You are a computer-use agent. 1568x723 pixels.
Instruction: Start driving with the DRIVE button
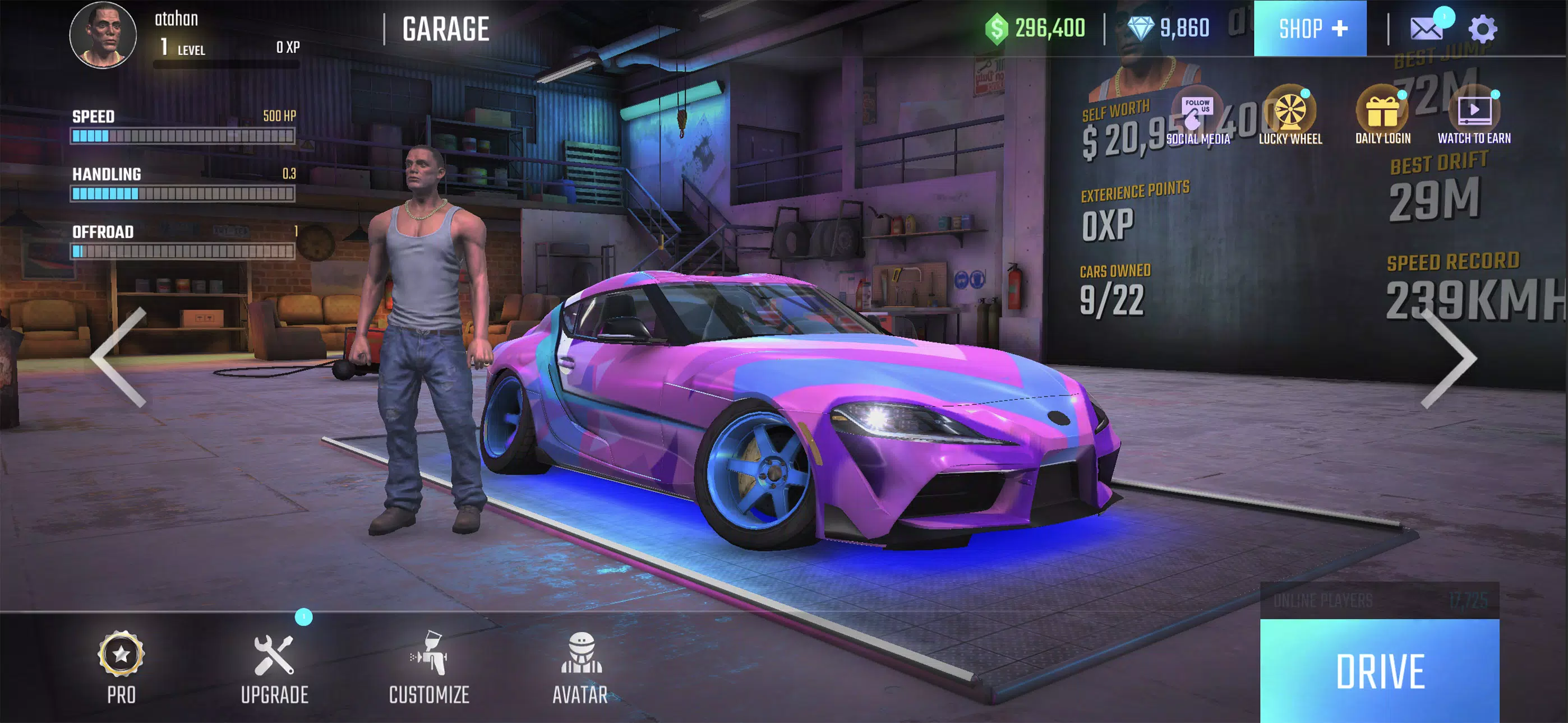point(1380,671)
